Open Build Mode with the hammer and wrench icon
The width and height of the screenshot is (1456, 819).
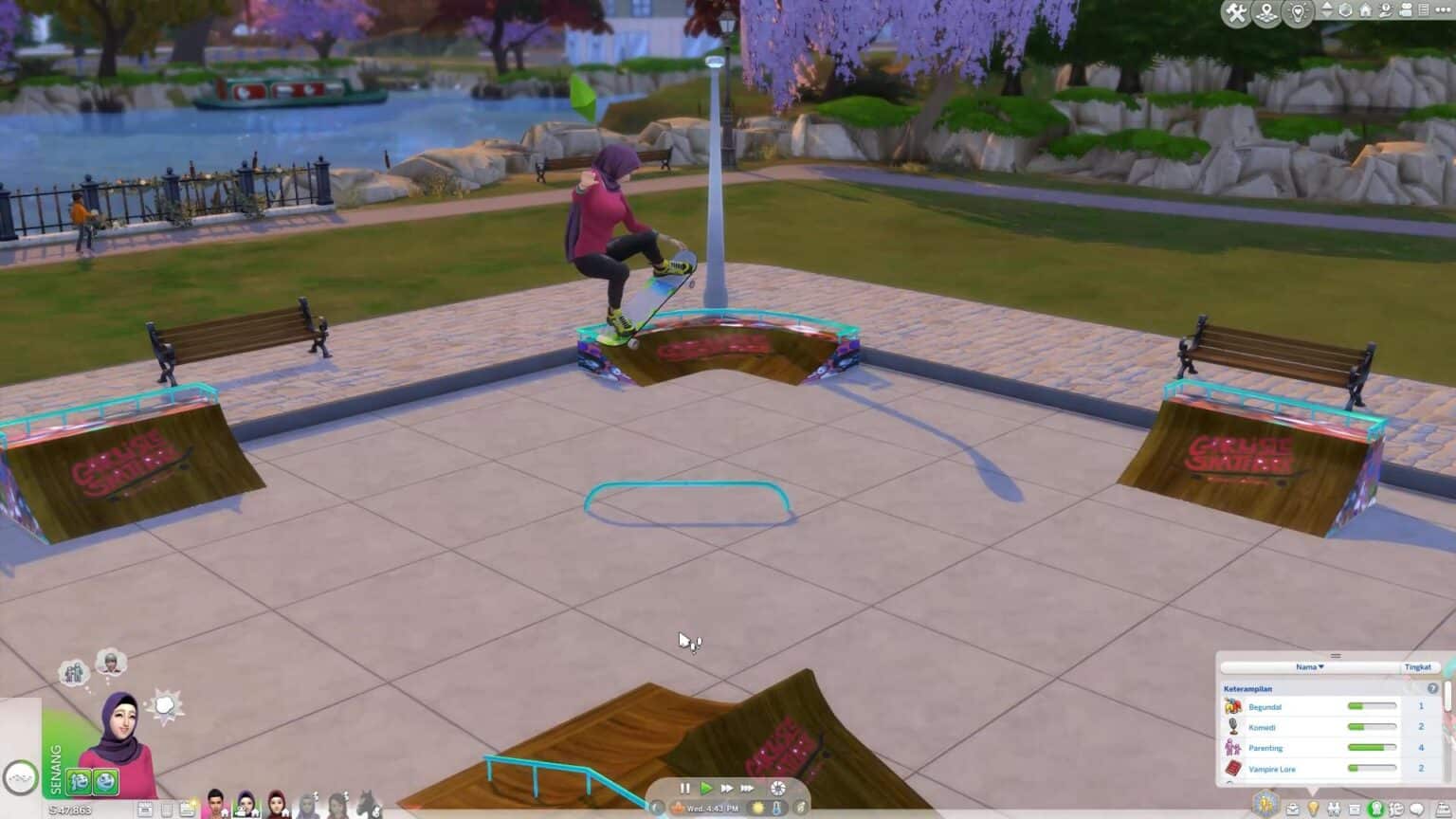tap(1235, 12)
